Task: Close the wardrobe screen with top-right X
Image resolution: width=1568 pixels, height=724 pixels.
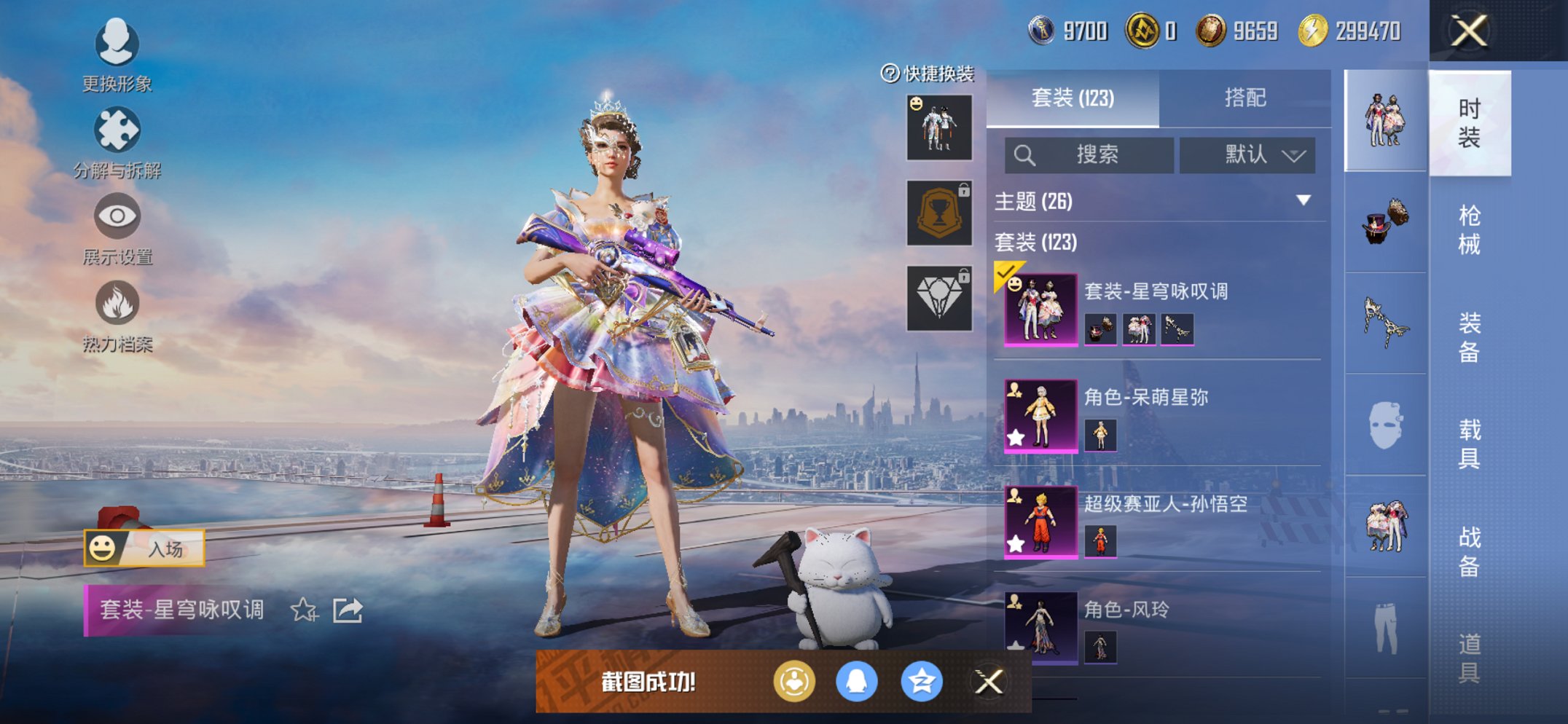Action: coord(1468,31)
